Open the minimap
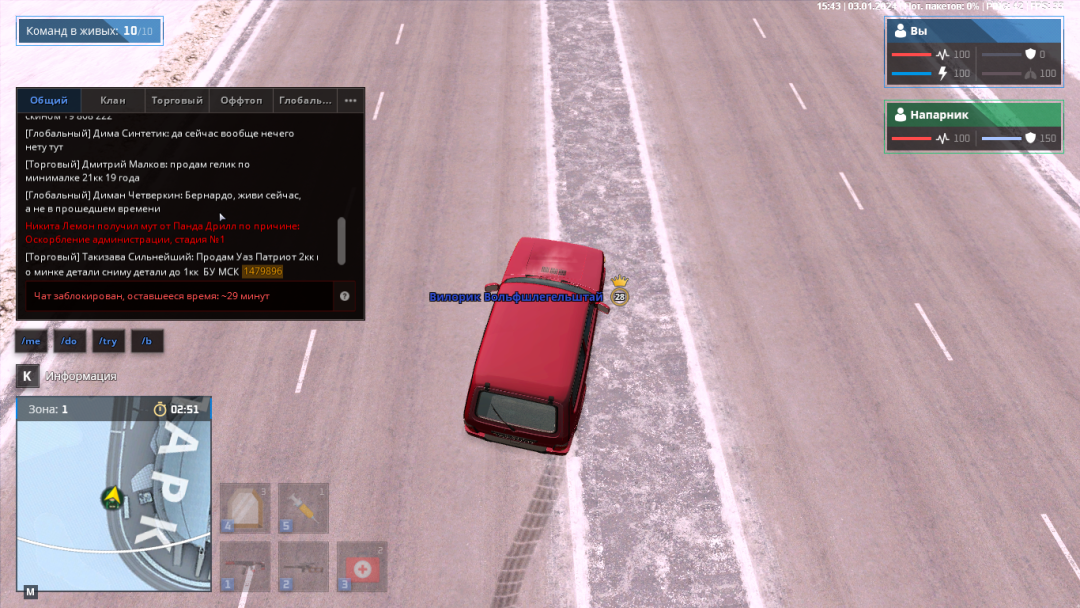This screenshot has height=608, width=1080. point(113,494)
